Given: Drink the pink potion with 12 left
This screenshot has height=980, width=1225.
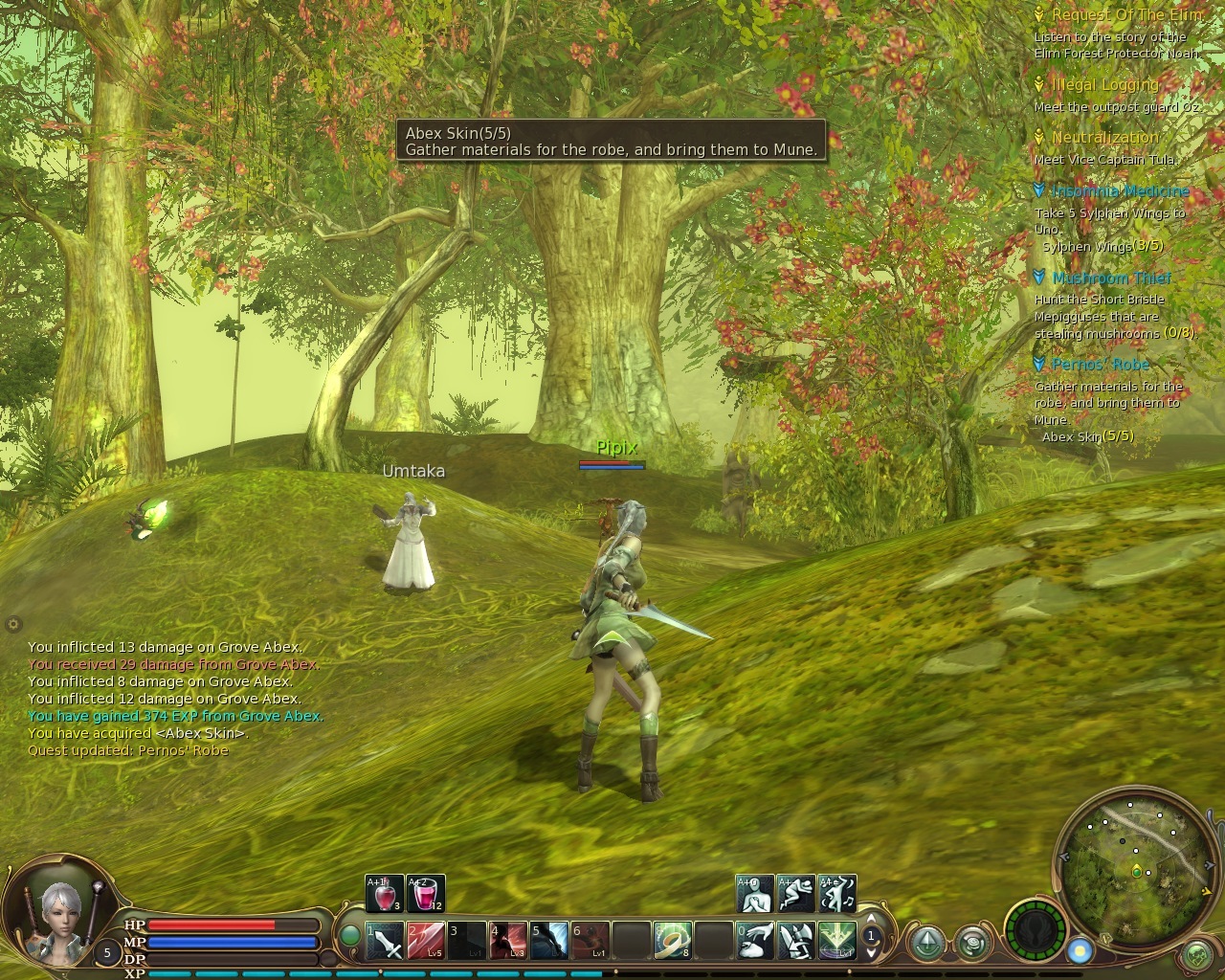Looking at the screenshot, I should coord(426,894).
